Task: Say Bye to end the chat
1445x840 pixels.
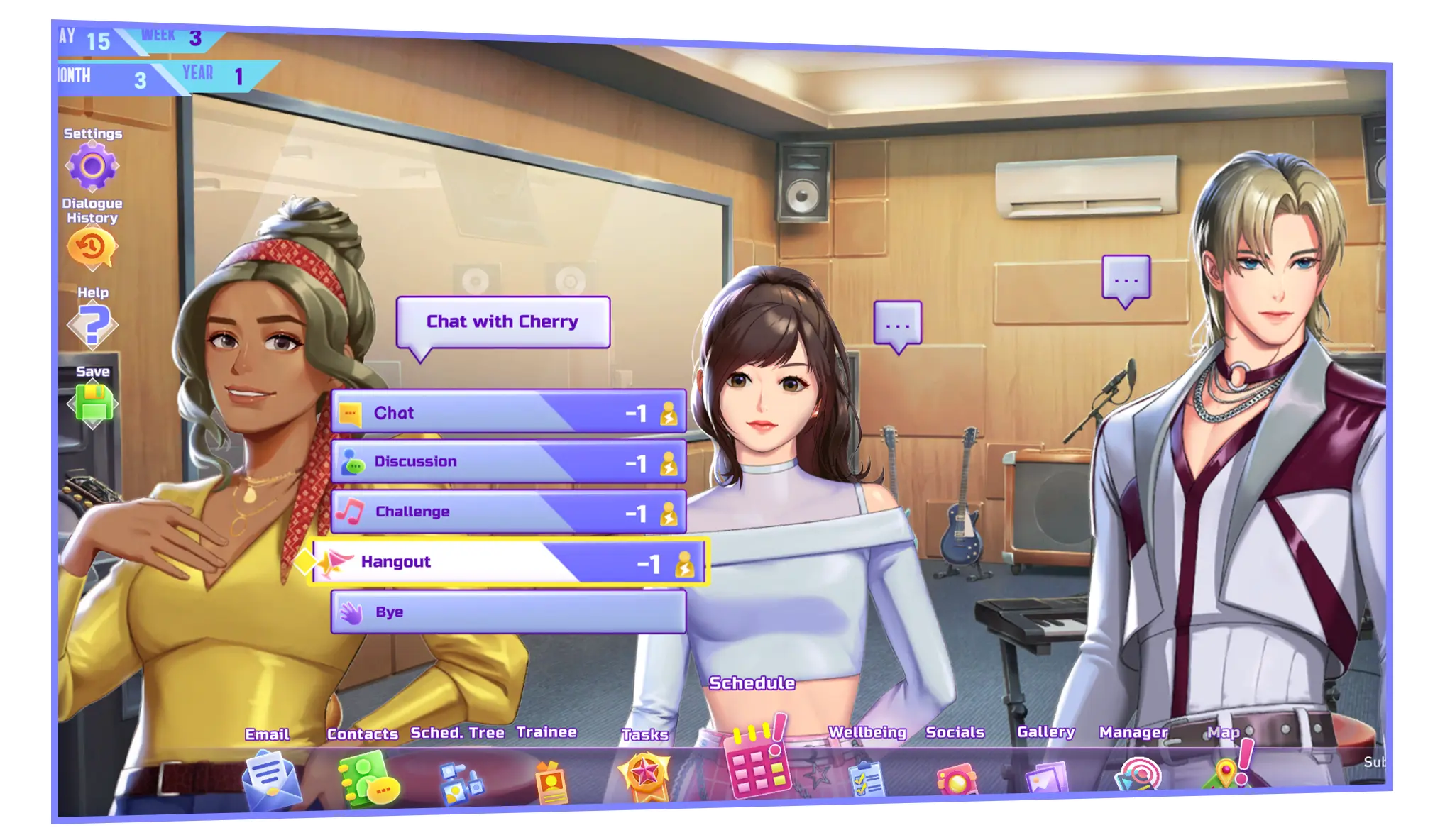Action: [x=508, y=612]
